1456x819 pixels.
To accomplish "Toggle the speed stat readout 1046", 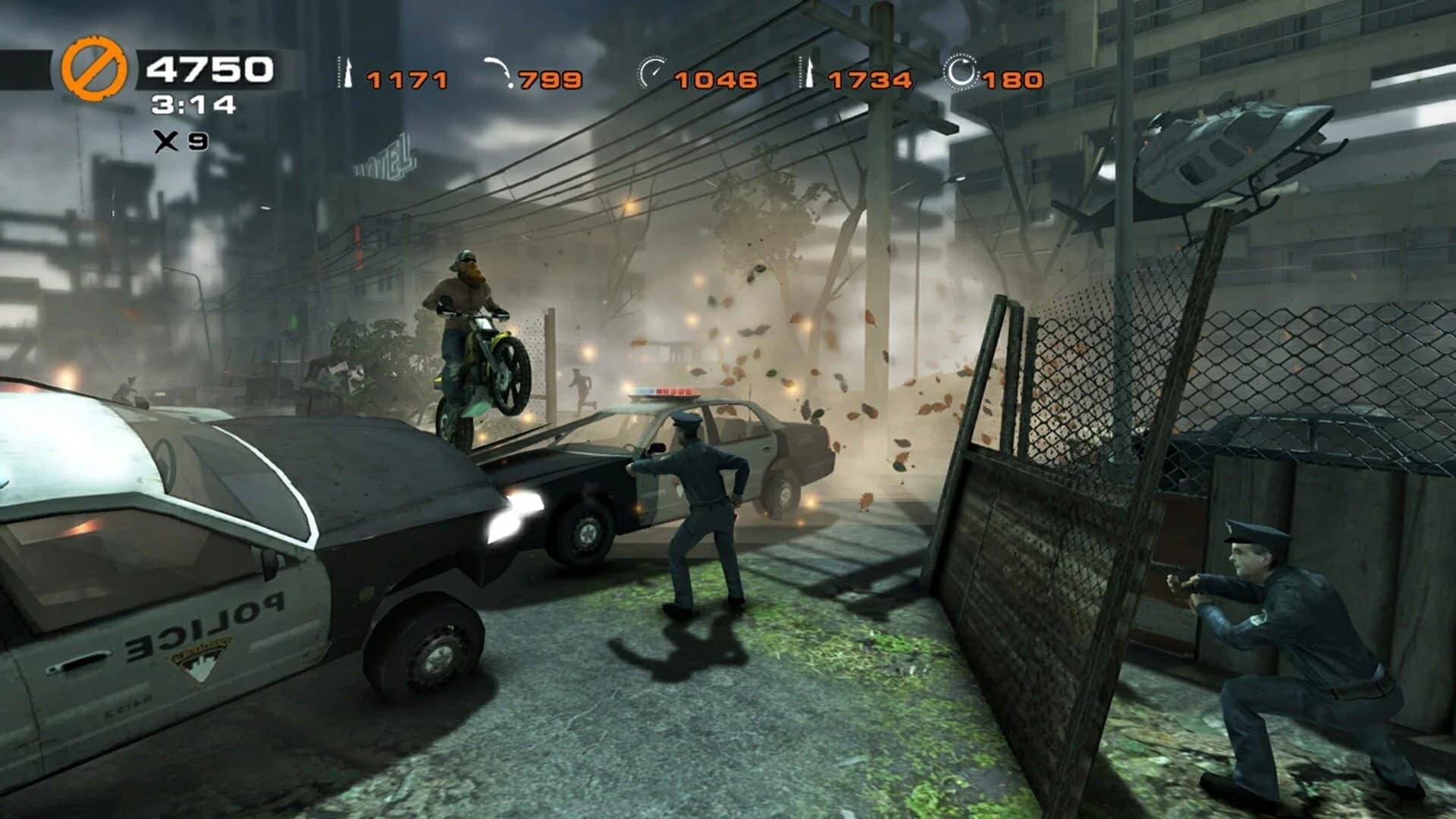I will click(x=714, y=77).
